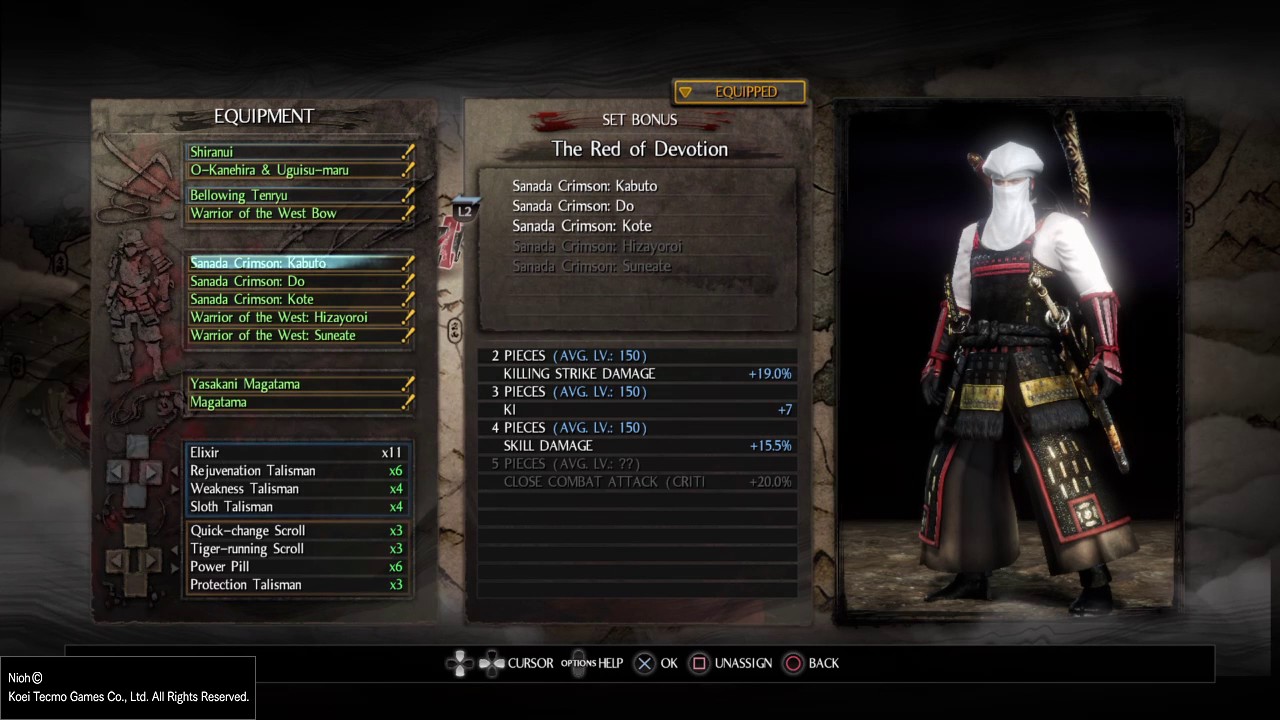This screenshot has width=1280, height=720.
Task: Select Warrior of the West: Suneate slot
Action: click(298, 335)
